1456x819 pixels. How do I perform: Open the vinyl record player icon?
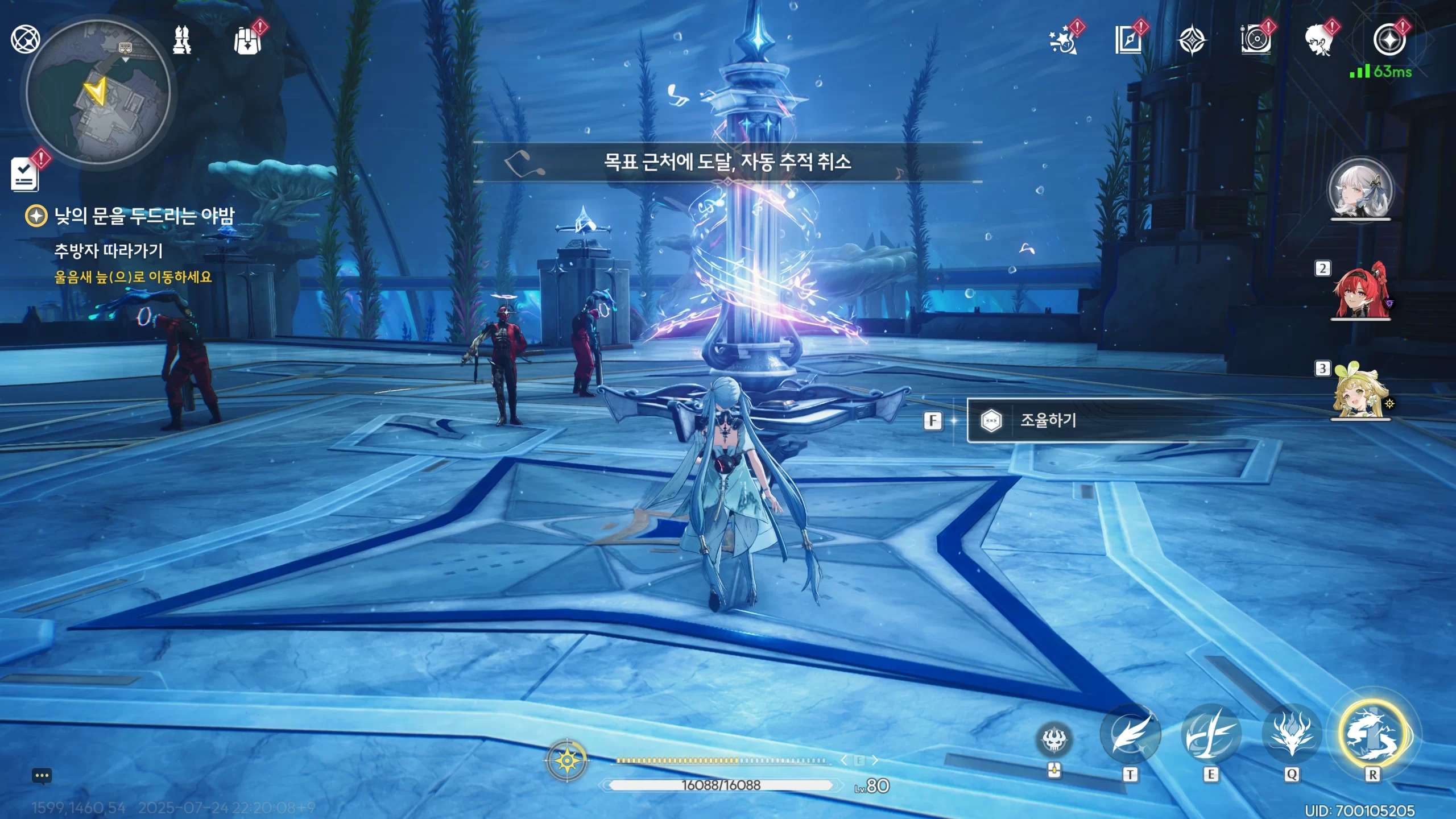[1255, 40]
